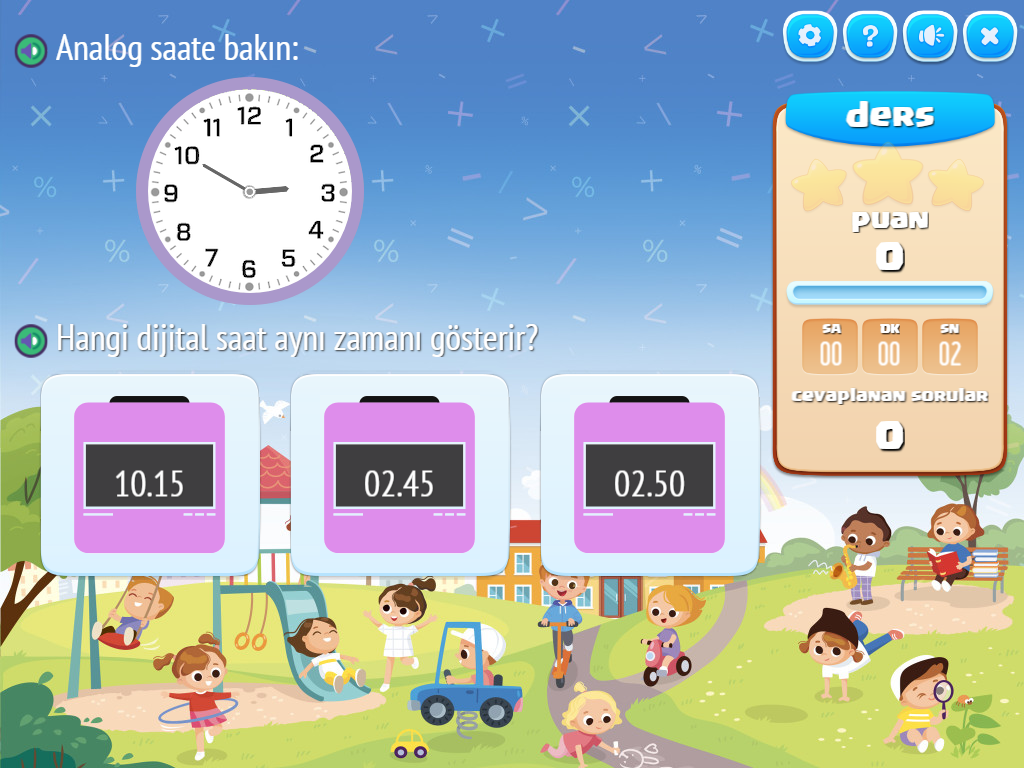Pick the digital clock showing 02.50
The height and width of the screenshot is (768, 1024).
pyautogui.click(x=649, y=476)
